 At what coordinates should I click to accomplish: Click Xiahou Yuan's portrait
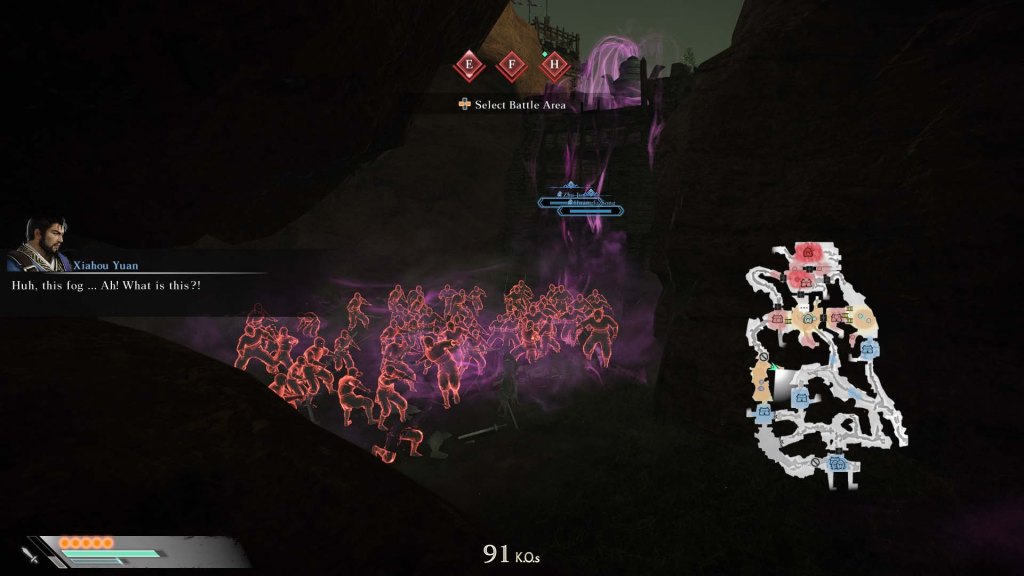pos(38,246)
